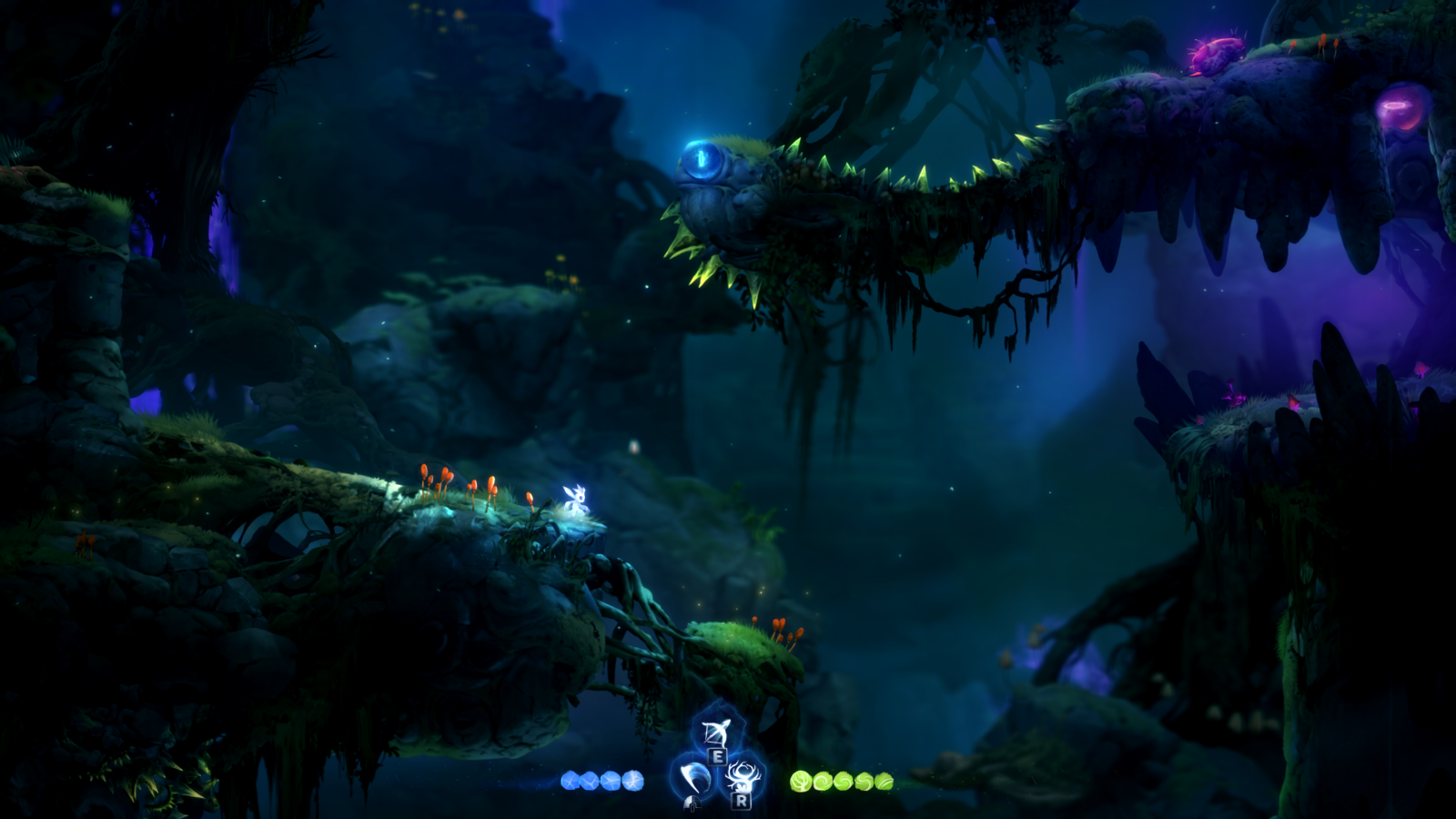The height and width of the screenshot is (819, 1456).
Task: Click the R key binding indicator
Action: click(x=742, y=802)
